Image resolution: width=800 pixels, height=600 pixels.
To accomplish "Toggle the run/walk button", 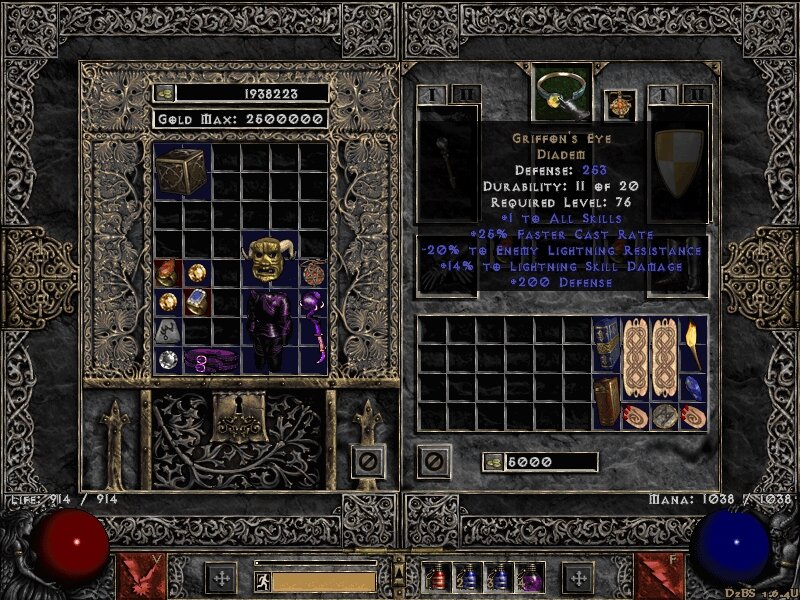I will click(x=263, y=580).
